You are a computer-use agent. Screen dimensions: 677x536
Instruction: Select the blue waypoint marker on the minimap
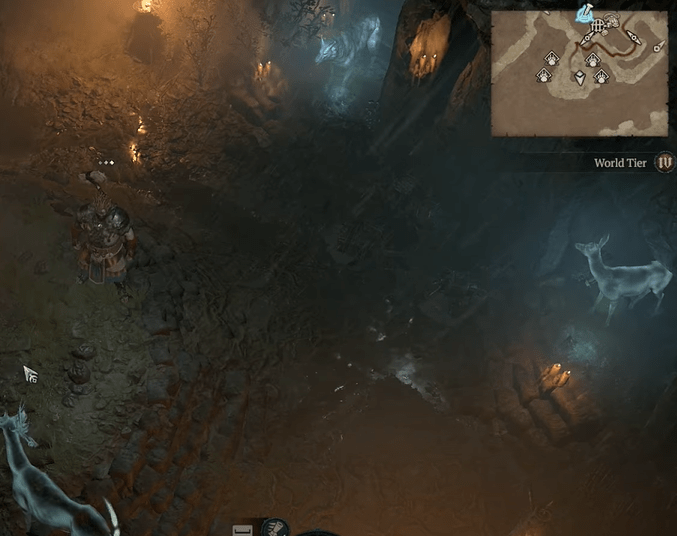pyautogui.click(x=584, y=14)
